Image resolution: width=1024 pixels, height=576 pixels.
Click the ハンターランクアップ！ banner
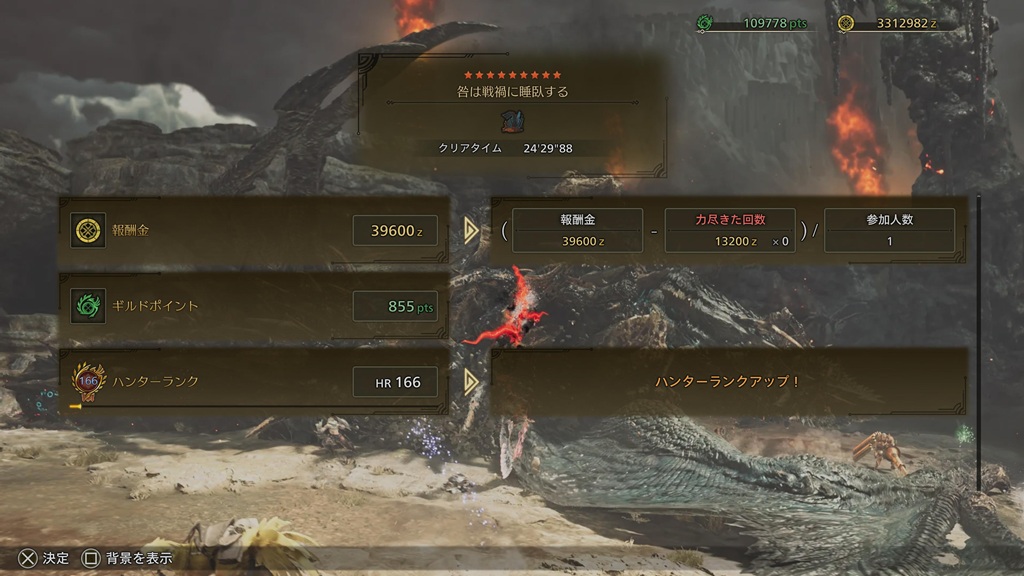point(727,381)
